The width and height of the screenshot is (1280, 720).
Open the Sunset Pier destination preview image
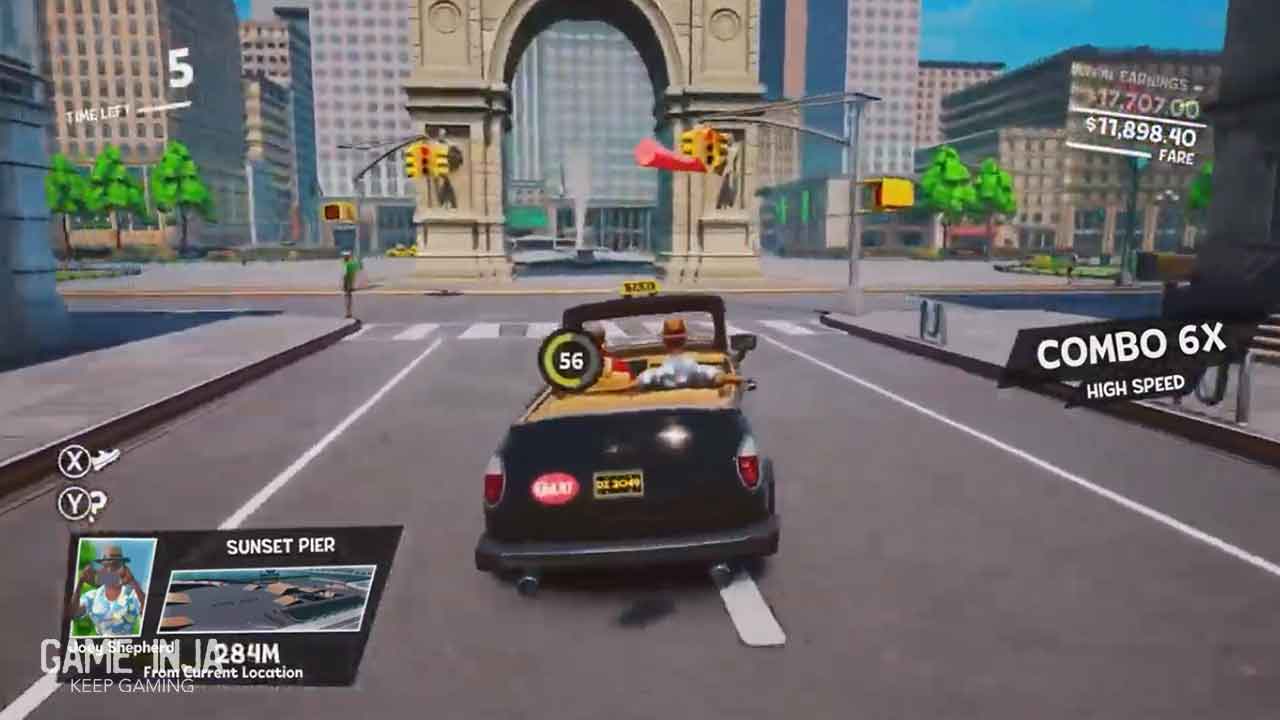[x=266, y=600]
